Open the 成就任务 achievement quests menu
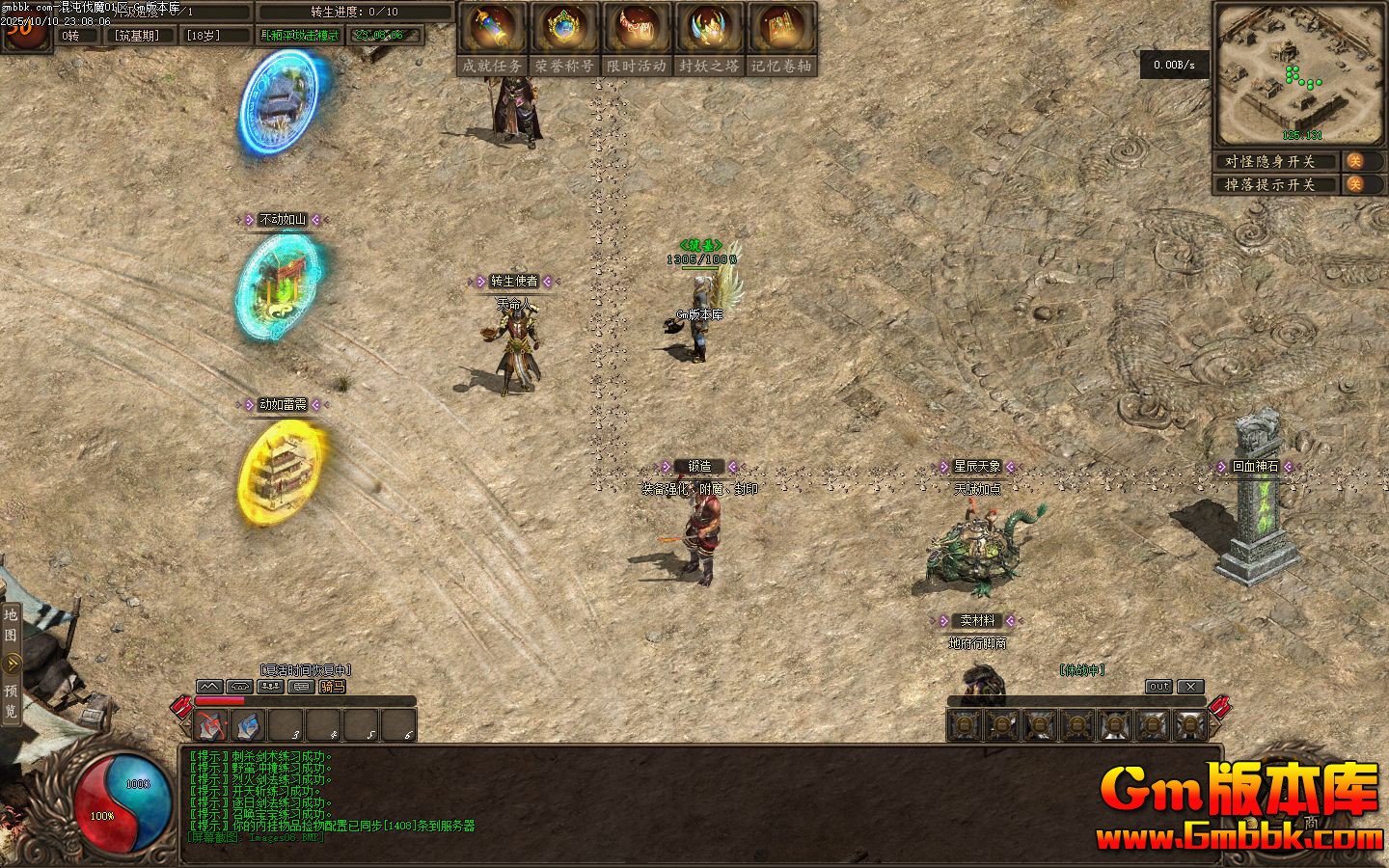The width and height of the screenshot is (1389, 868). (492, 40)
